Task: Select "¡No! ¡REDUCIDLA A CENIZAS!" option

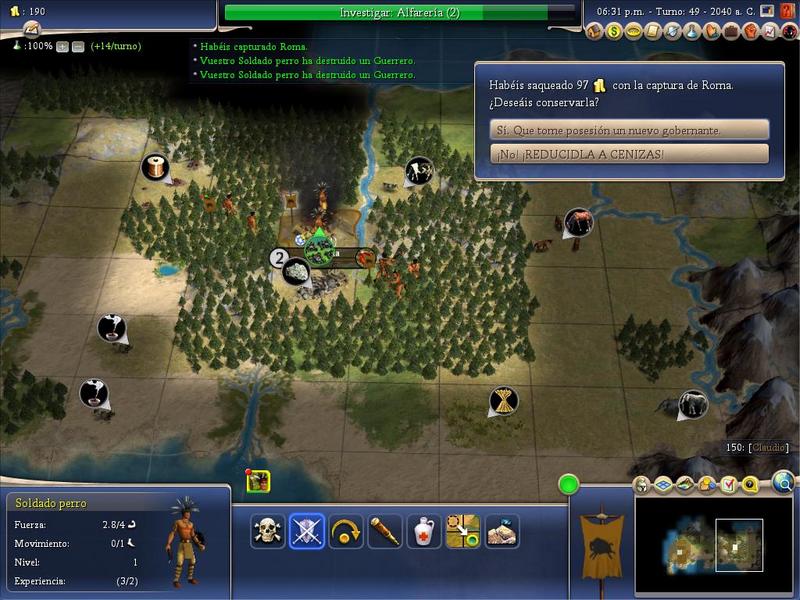Action: pyautogui.click(x=629, y=154)
